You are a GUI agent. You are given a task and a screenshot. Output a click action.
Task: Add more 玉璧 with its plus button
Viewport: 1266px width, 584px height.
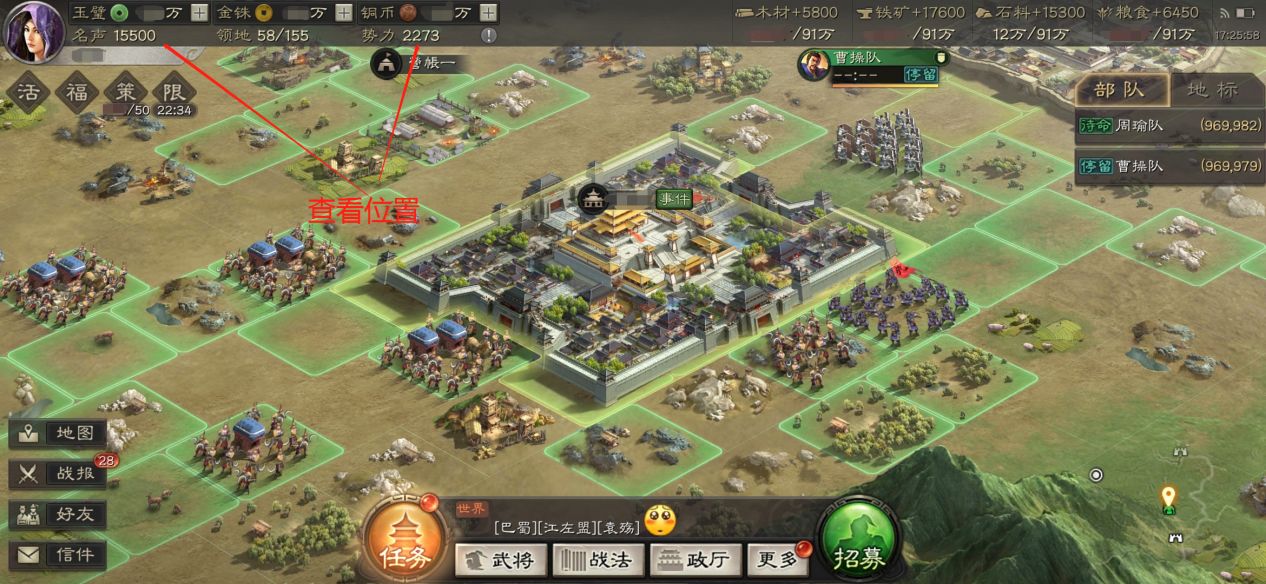[200, 13]
